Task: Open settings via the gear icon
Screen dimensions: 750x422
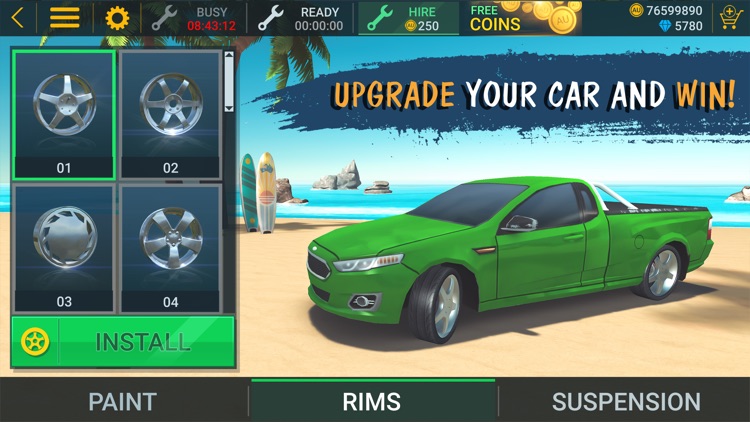Action: [x=117, y=18]
